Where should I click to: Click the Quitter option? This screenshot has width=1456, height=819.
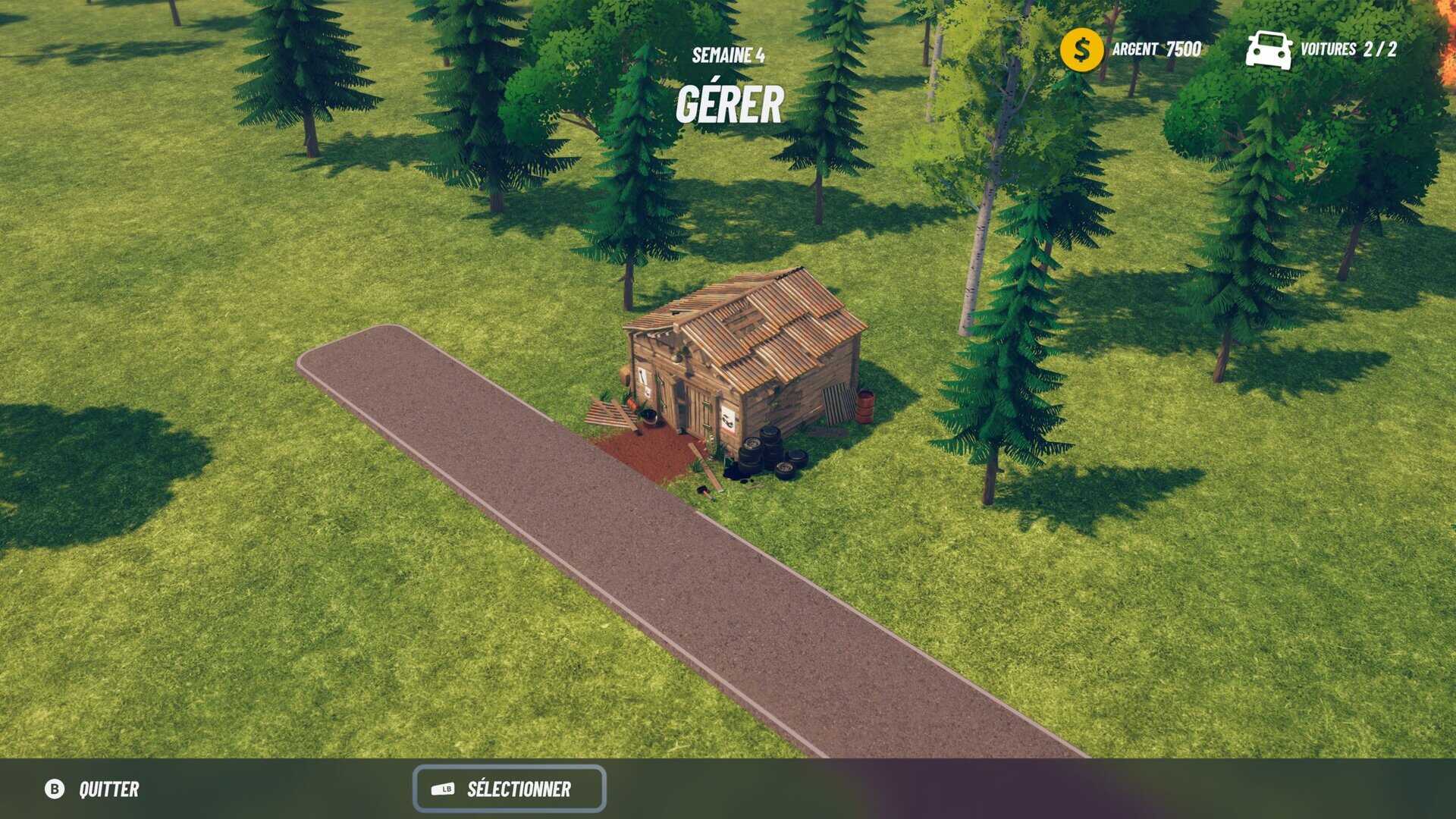pyautogui.click(x=93, y=789)
